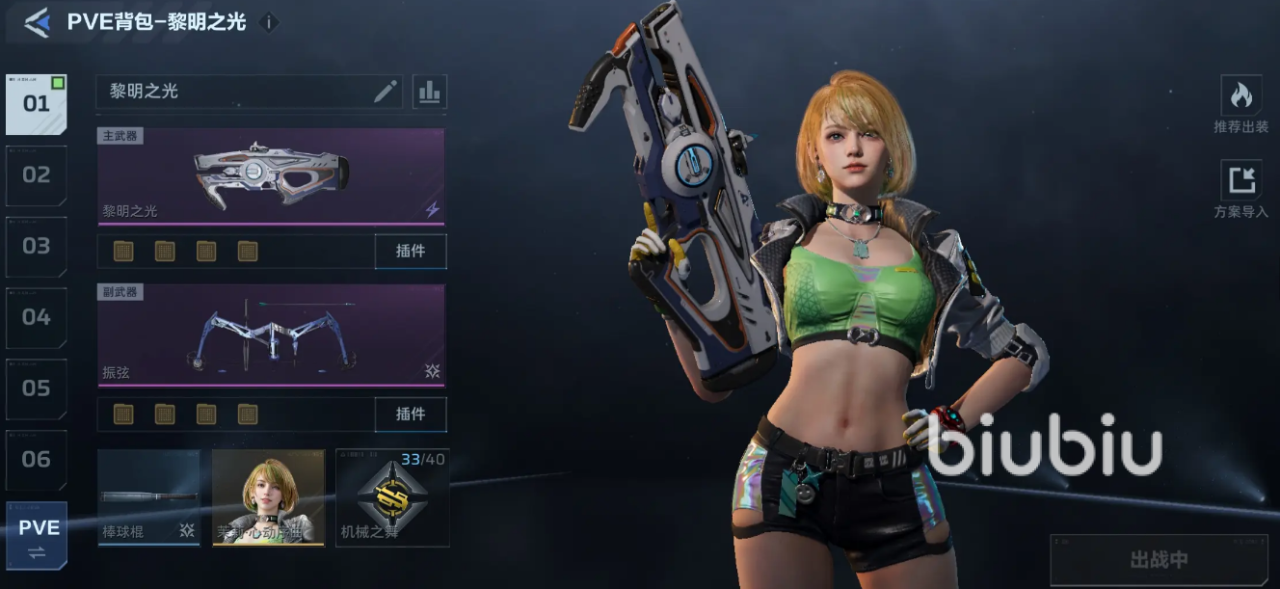This screenshot has height=589, width=1280.
Task: Open the bar chart statistics button
Action: click(x=429, y=92)
